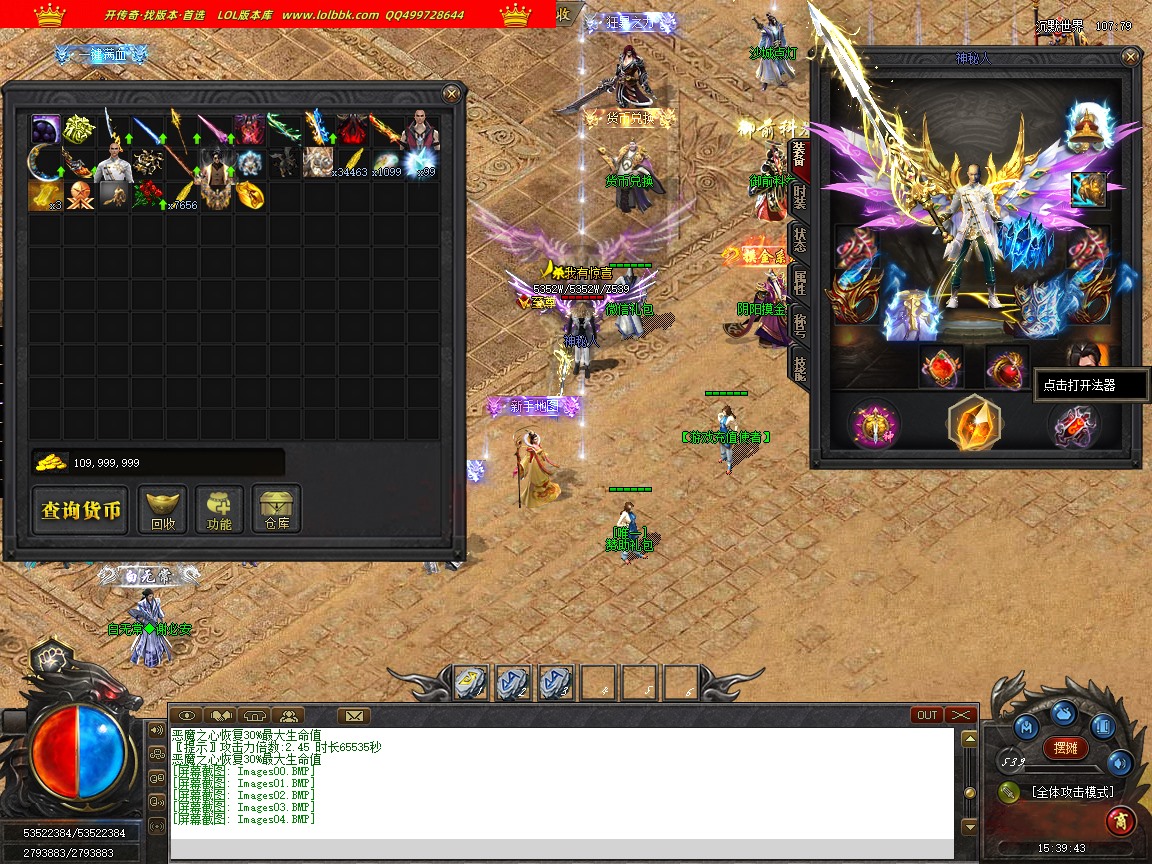The height and width of the screenshot is (864, 1152).
Task: Switch to the 属性 attributes tab
Action: coord(800,282)
